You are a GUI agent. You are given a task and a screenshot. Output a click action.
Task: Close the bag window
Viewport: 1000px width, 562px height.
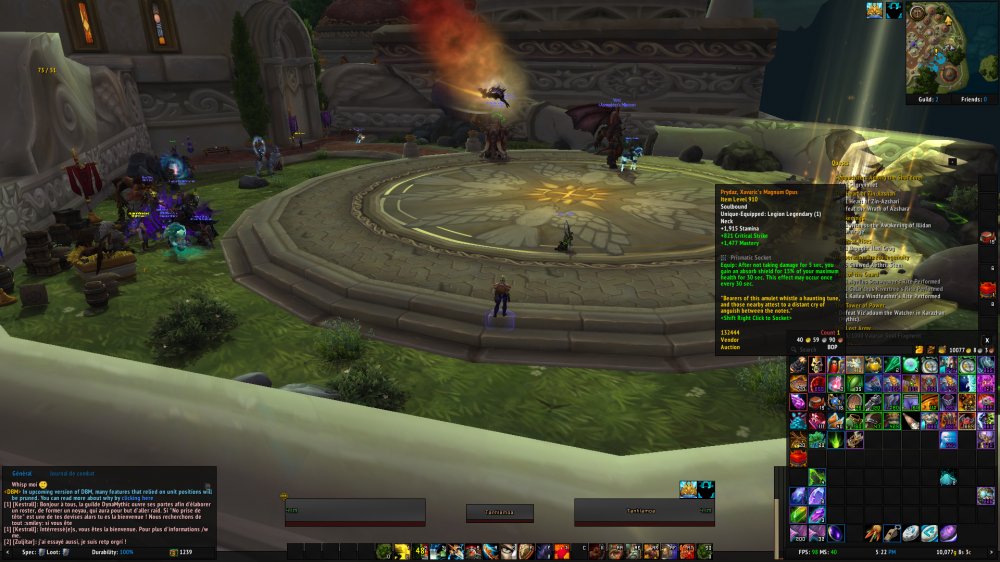tap(986, 340)
